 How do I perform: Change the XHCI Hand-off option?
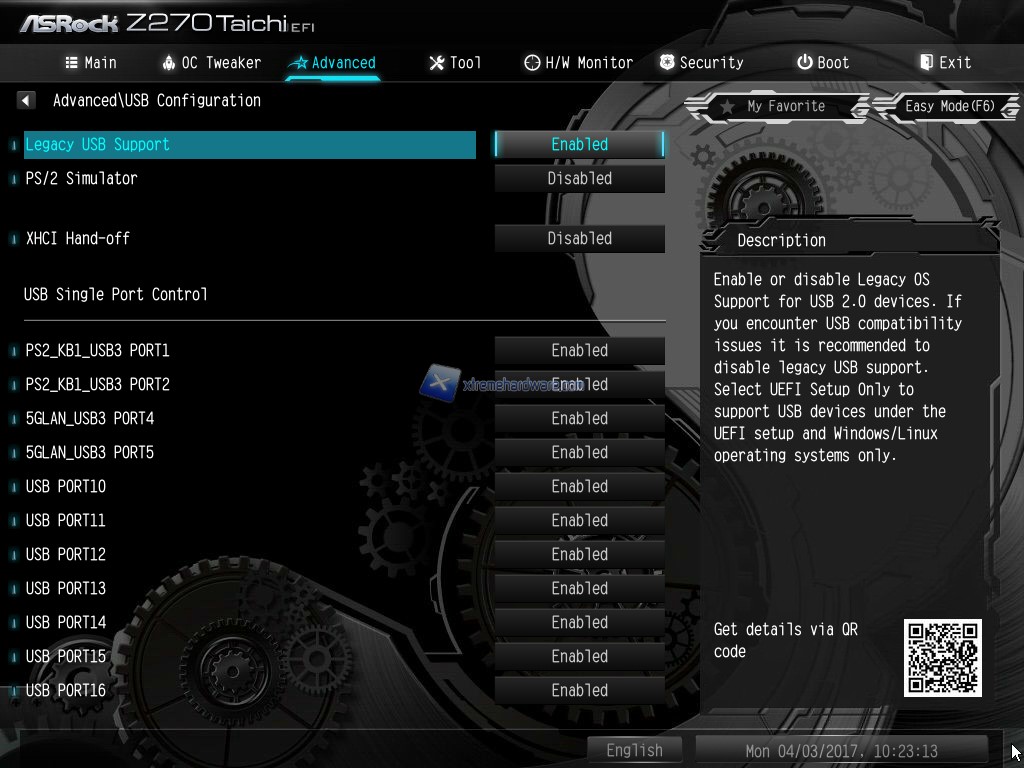point(579,238)
